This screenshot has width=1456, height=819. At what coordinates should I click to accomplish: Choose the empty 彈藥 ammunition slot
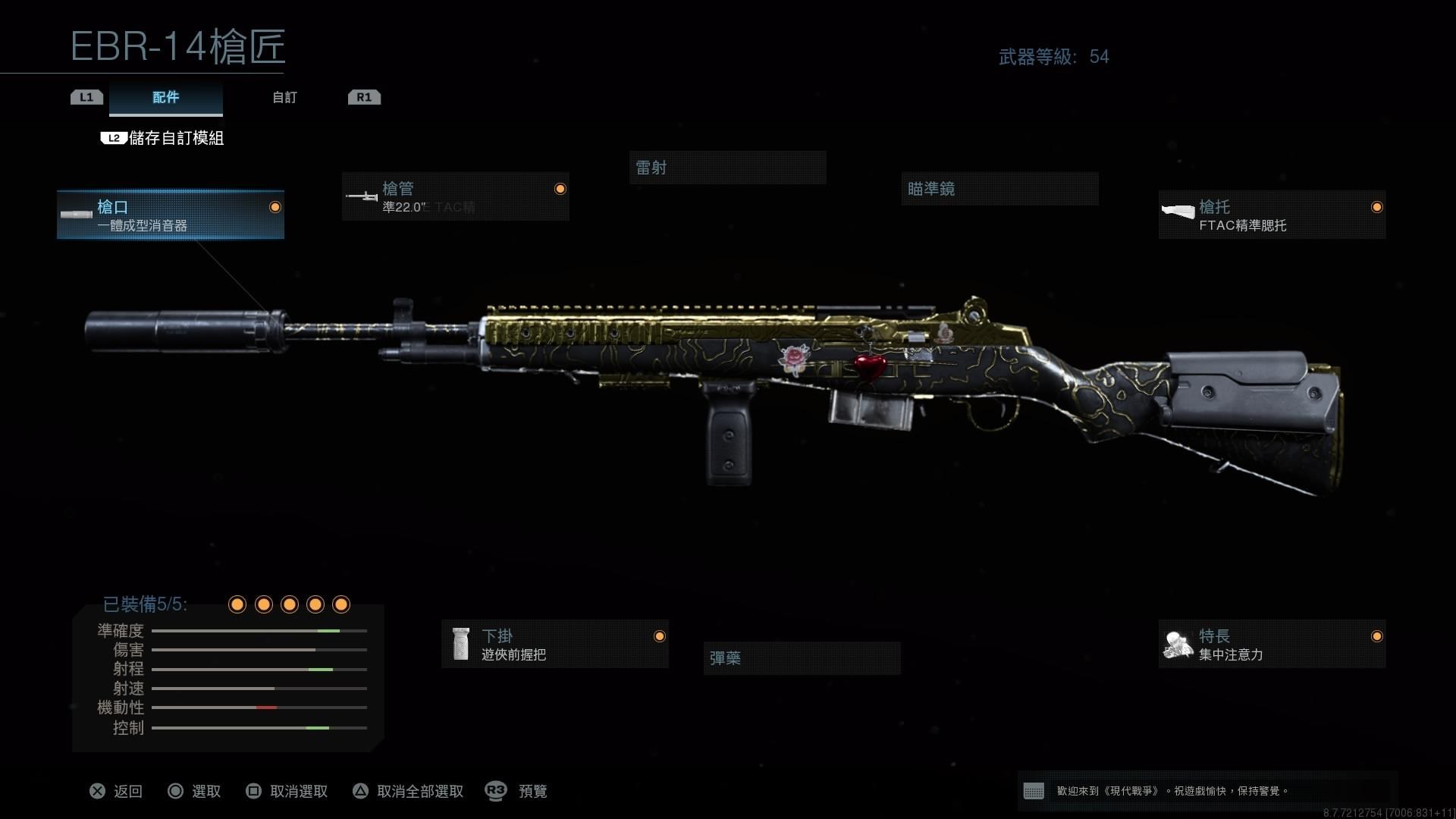point(802,658)
